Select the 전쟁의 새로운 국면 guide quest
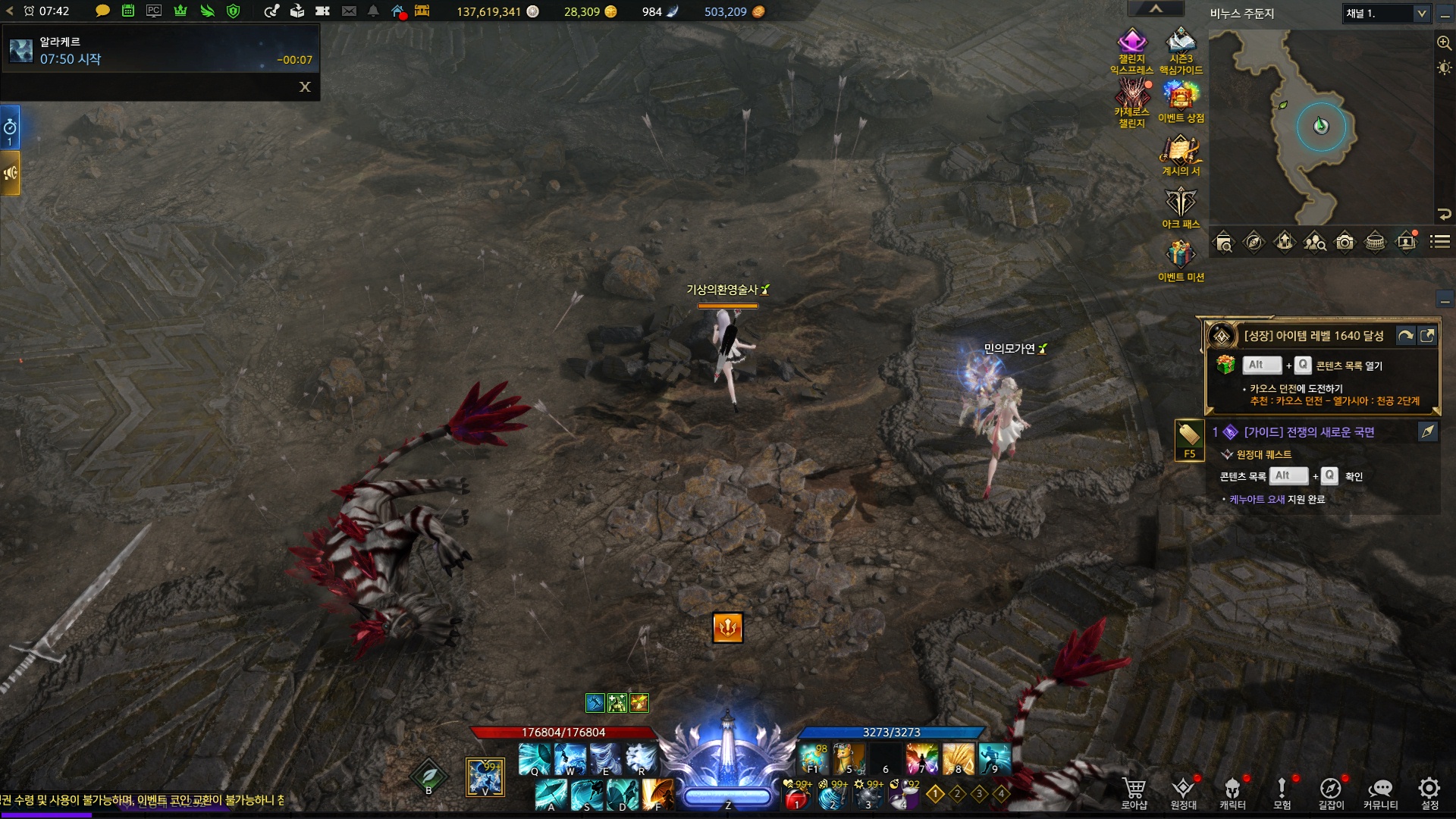Image resolution: width=1456 pixels, height=819 pixels. click(x=1309, y=432)
